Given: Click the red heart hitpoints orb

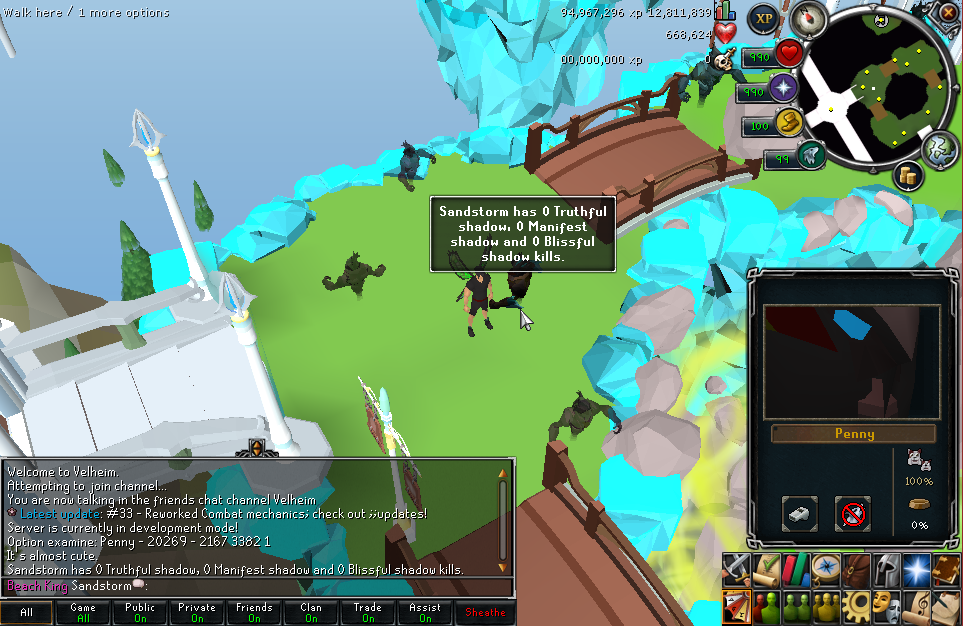Looking at the screenshot, I should coord(791,54).
